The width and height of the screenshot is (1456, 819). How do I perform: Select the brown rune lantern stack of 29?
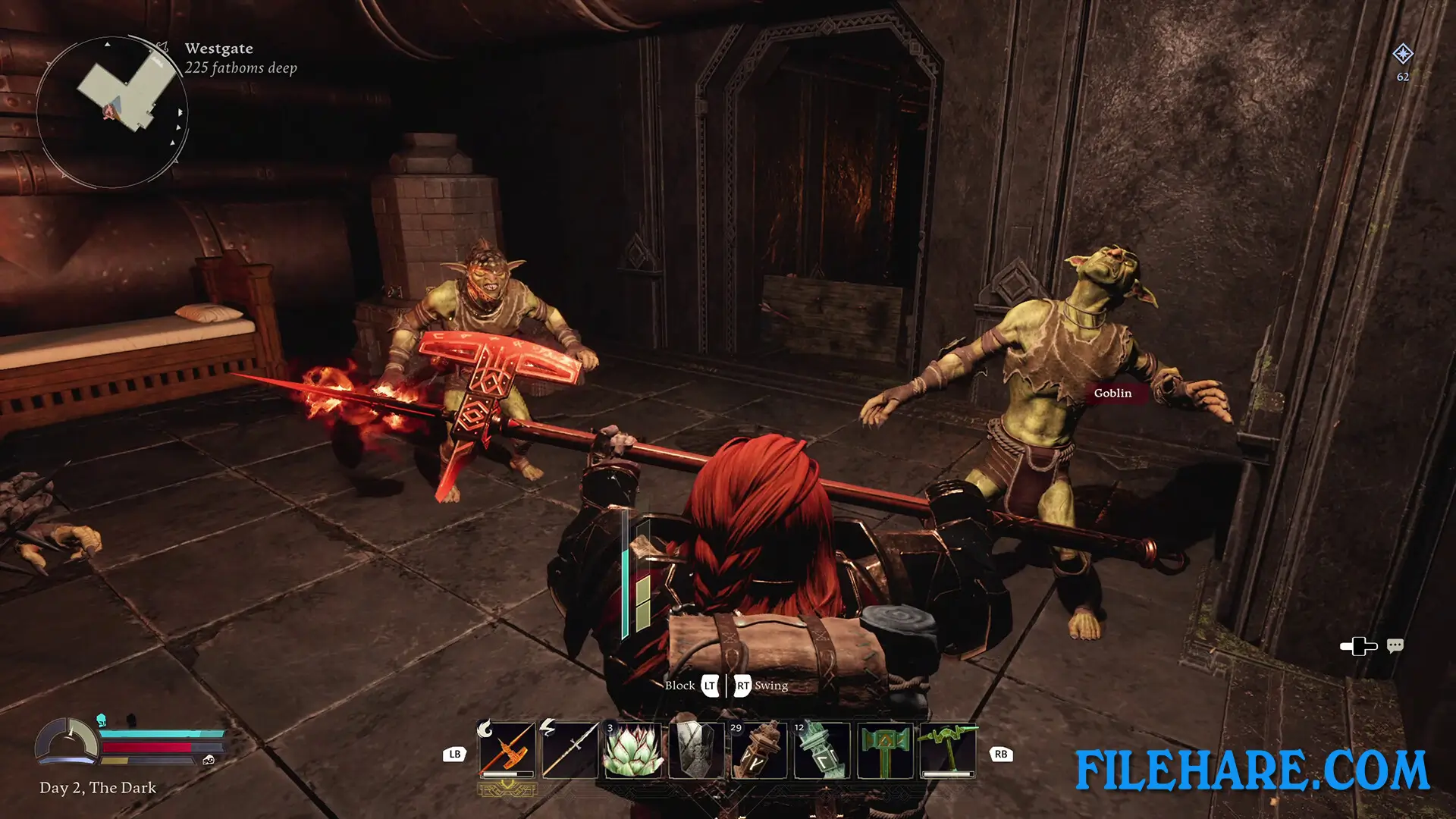pos(759,750)
